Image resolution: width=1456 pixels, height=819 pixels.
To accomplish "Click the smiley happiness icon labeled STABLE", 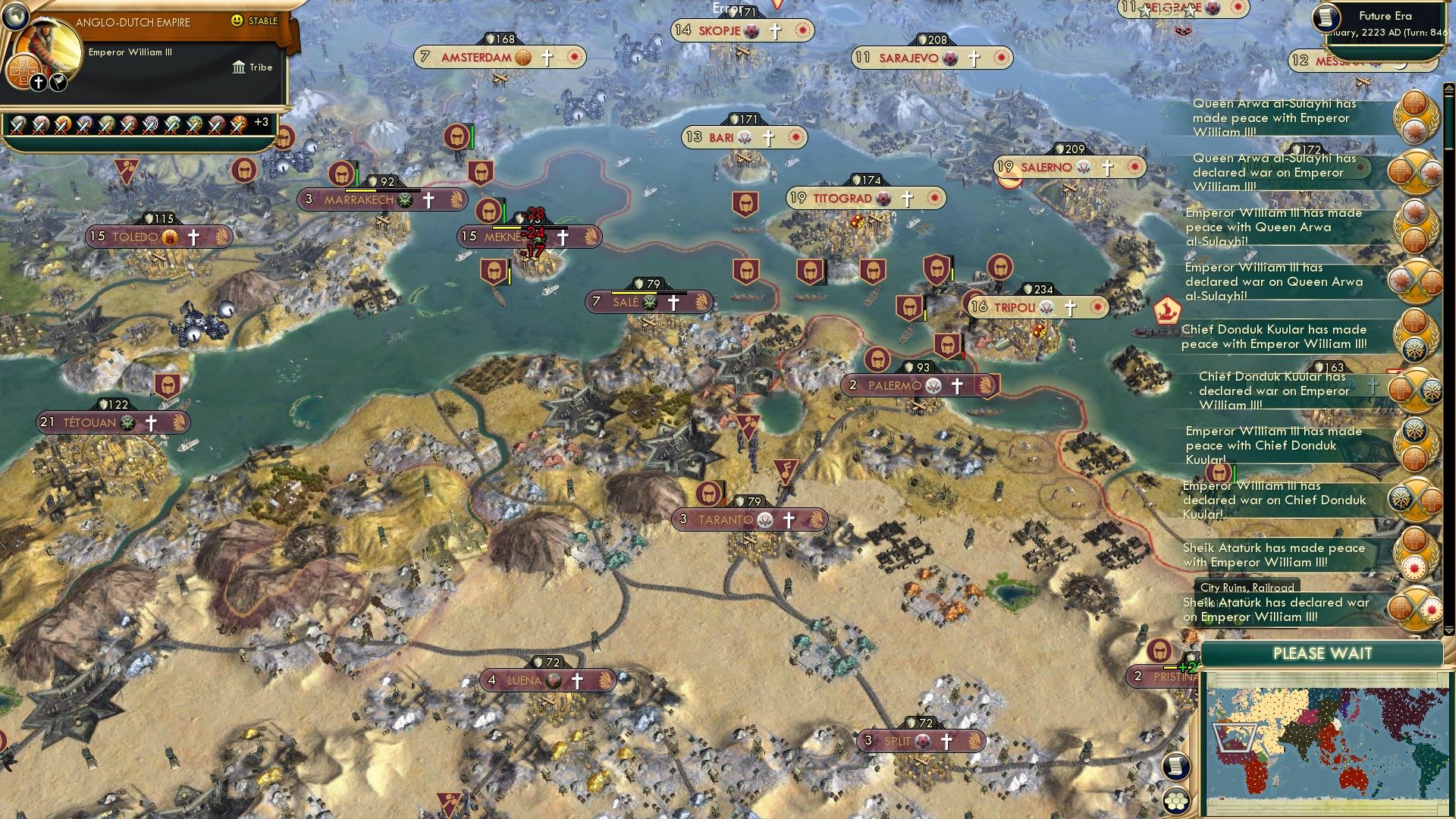I will [x=238, y=21].
